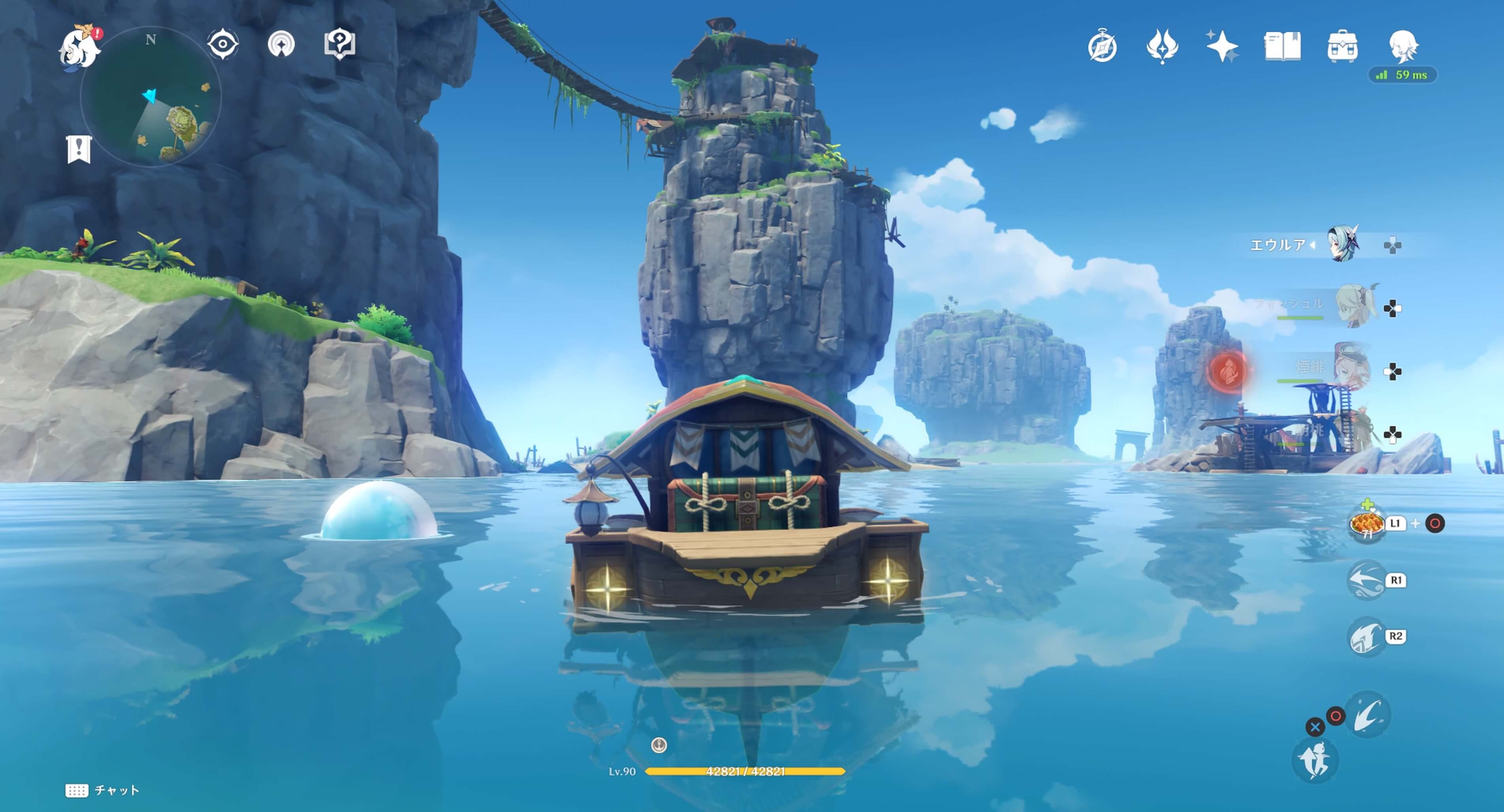Click the eye-shaped icon
Image resolution: width=1504 pixels, height=812 pixels.
tap(222, 44)
